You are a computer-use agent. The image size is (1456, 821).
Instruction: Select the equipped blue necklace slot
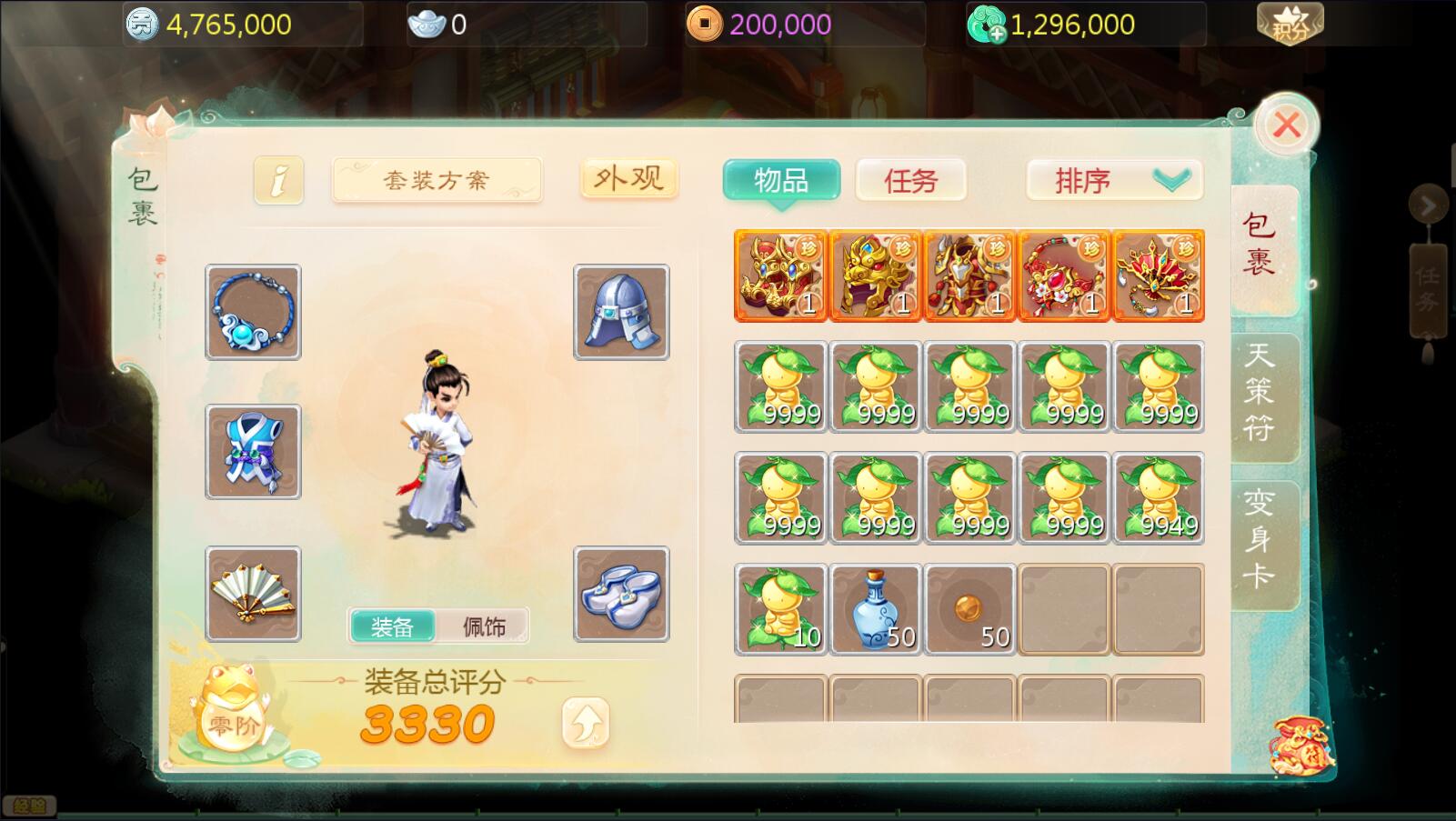tap(253, 312)
